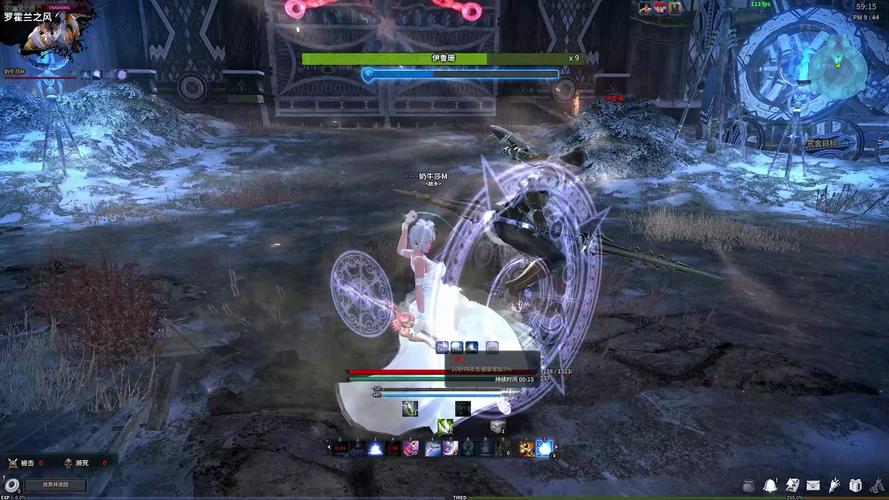Open the envelope mail icon
Image resolution: width=889 pixels, height=500 pixels.
[813, 485]
